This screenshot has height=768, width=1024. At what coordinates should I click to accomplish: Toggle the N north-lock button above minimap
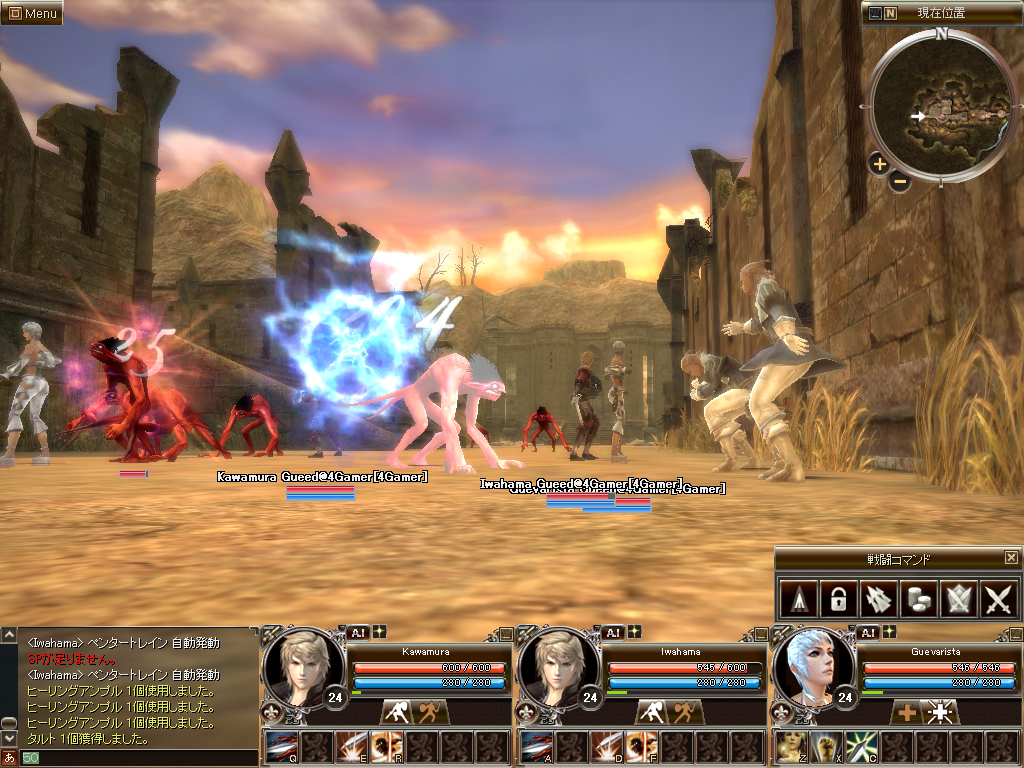[890, 13]
